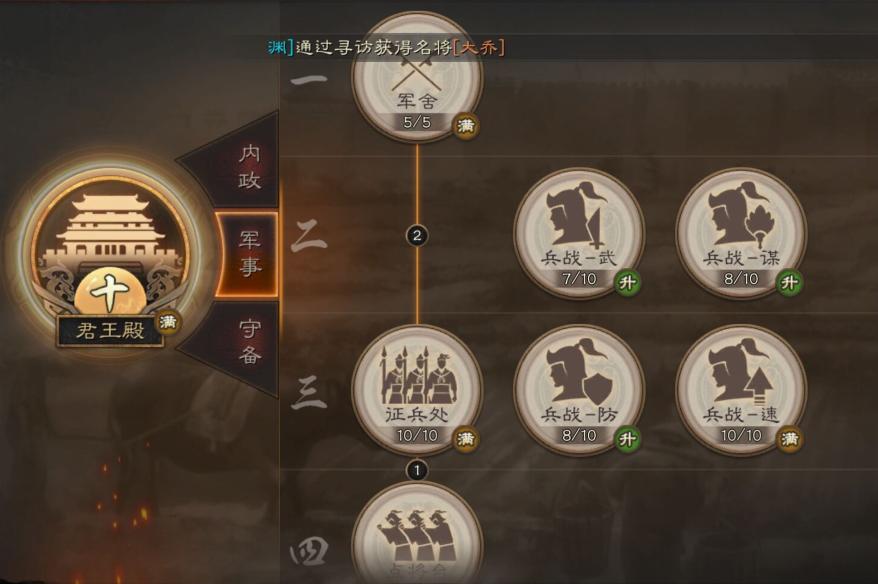Open the 征兵处 building node
Viewport: 878px width, 584px height.
coord(417,388)
